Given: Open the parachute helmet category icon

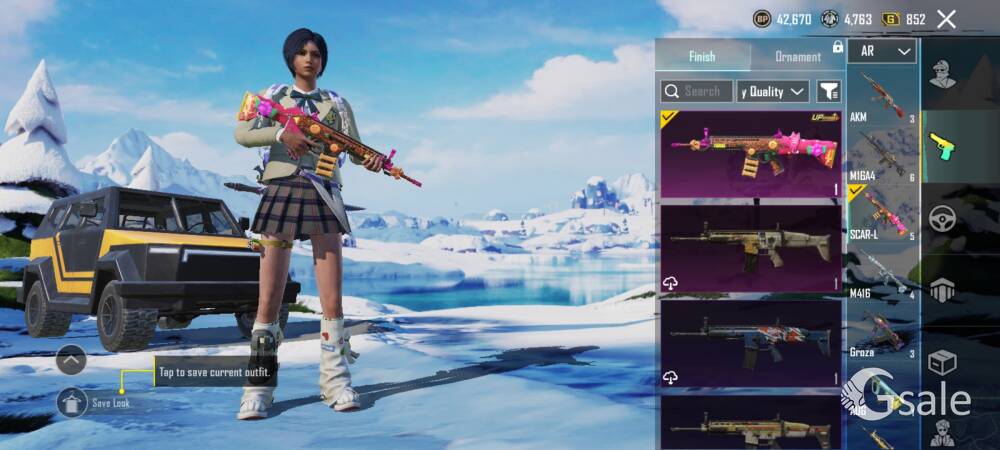Looking at the screenshot, I should point(942,290).
